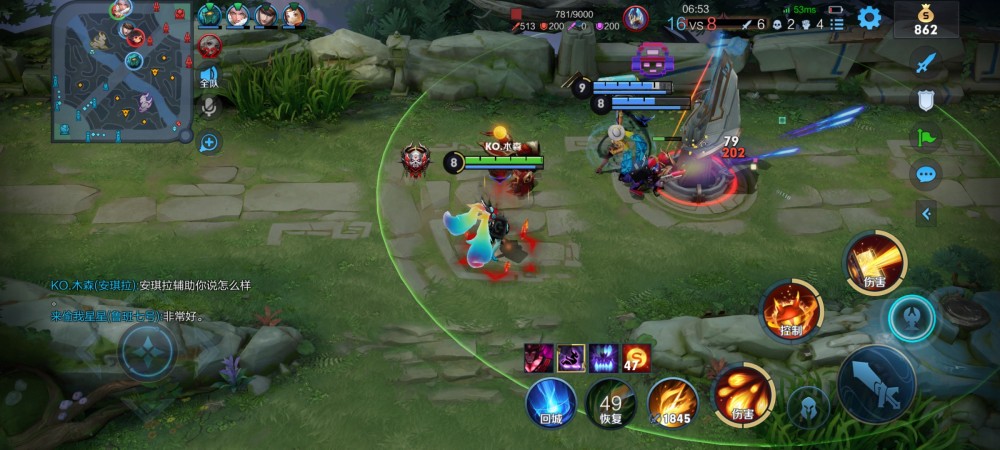
Task: Send the defend signal with the shield icon
Action: pos(926,100)
